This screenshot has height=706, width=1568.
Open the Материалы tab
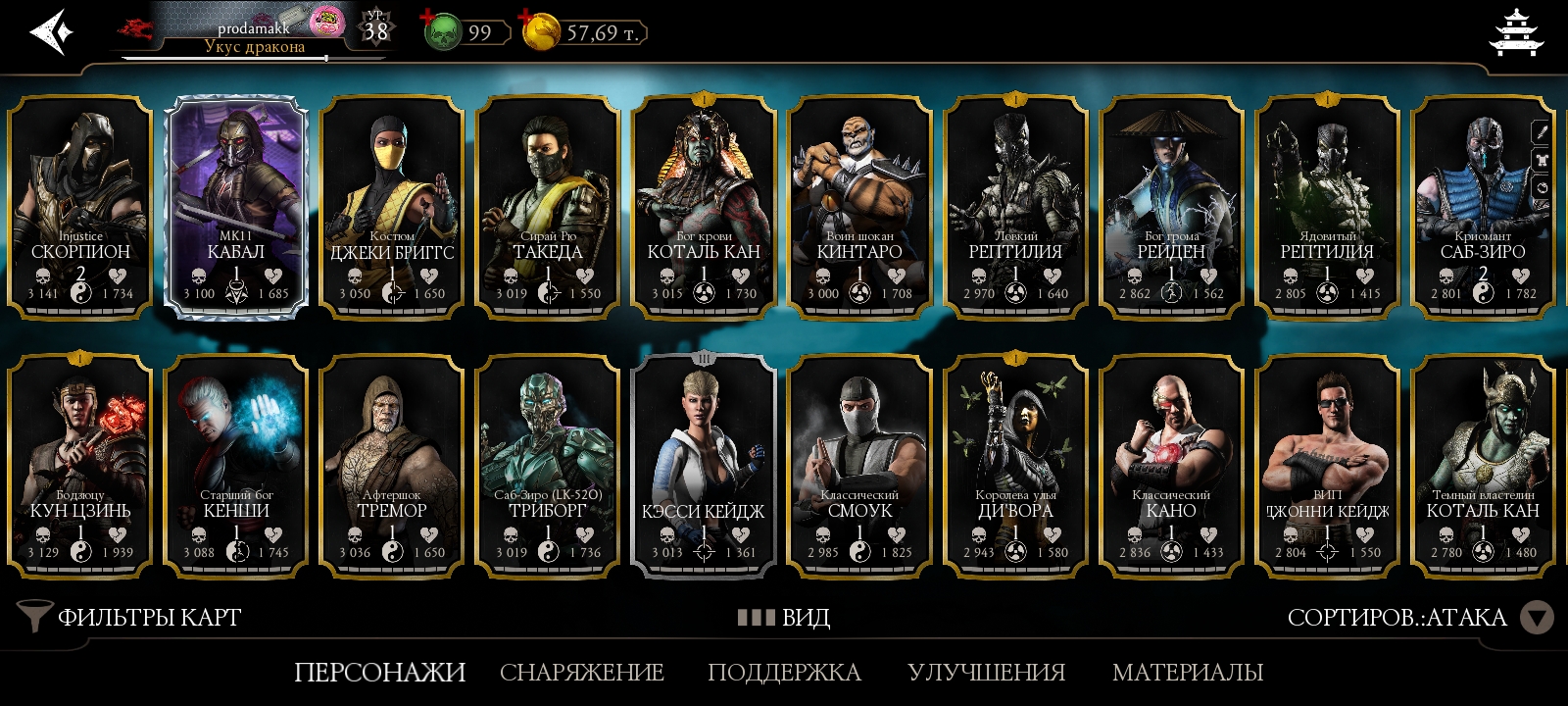point(1188,672)
